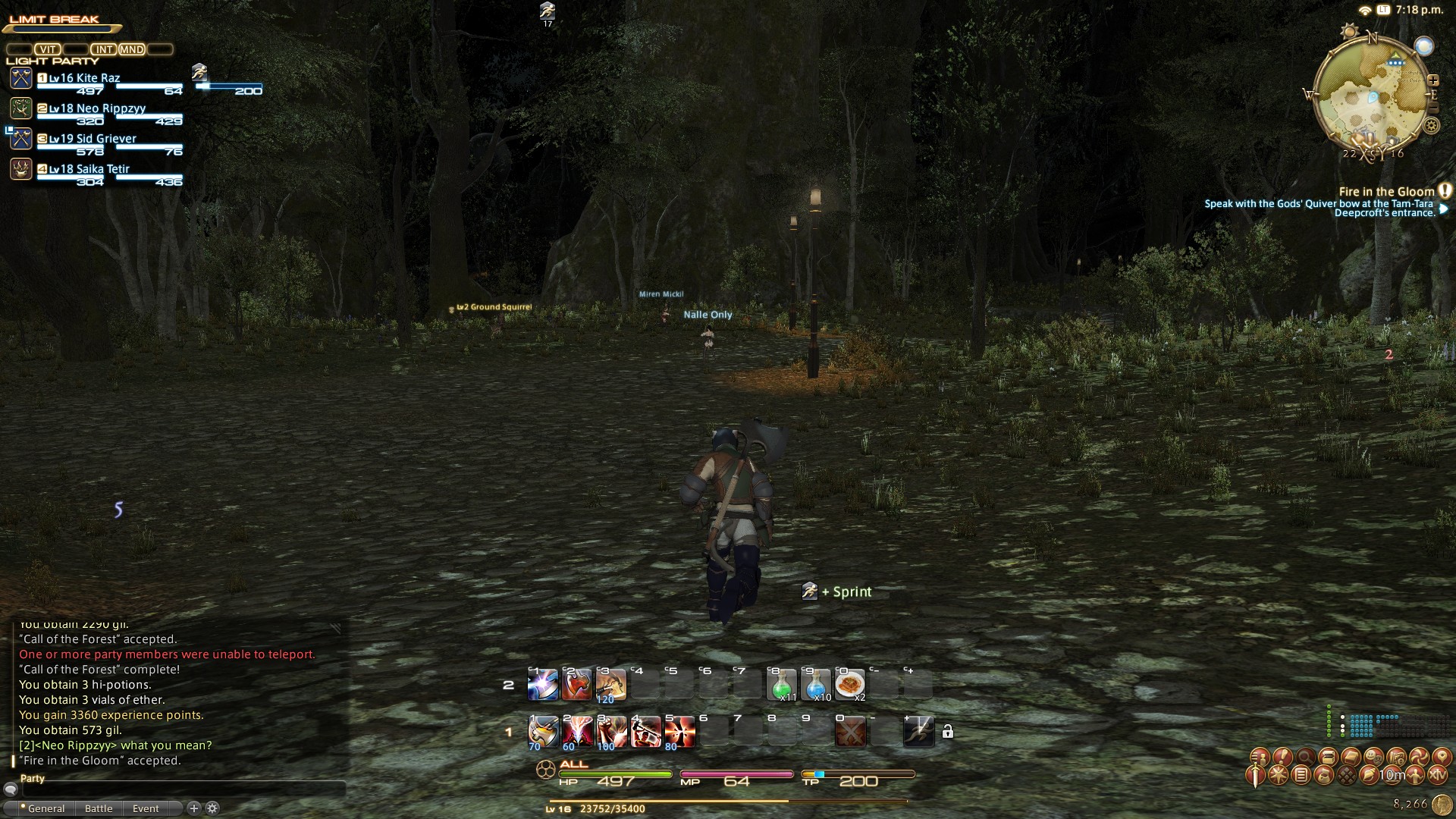Open the General chat tab
This screenshot has width=1456, height=819.
(45, 808)
